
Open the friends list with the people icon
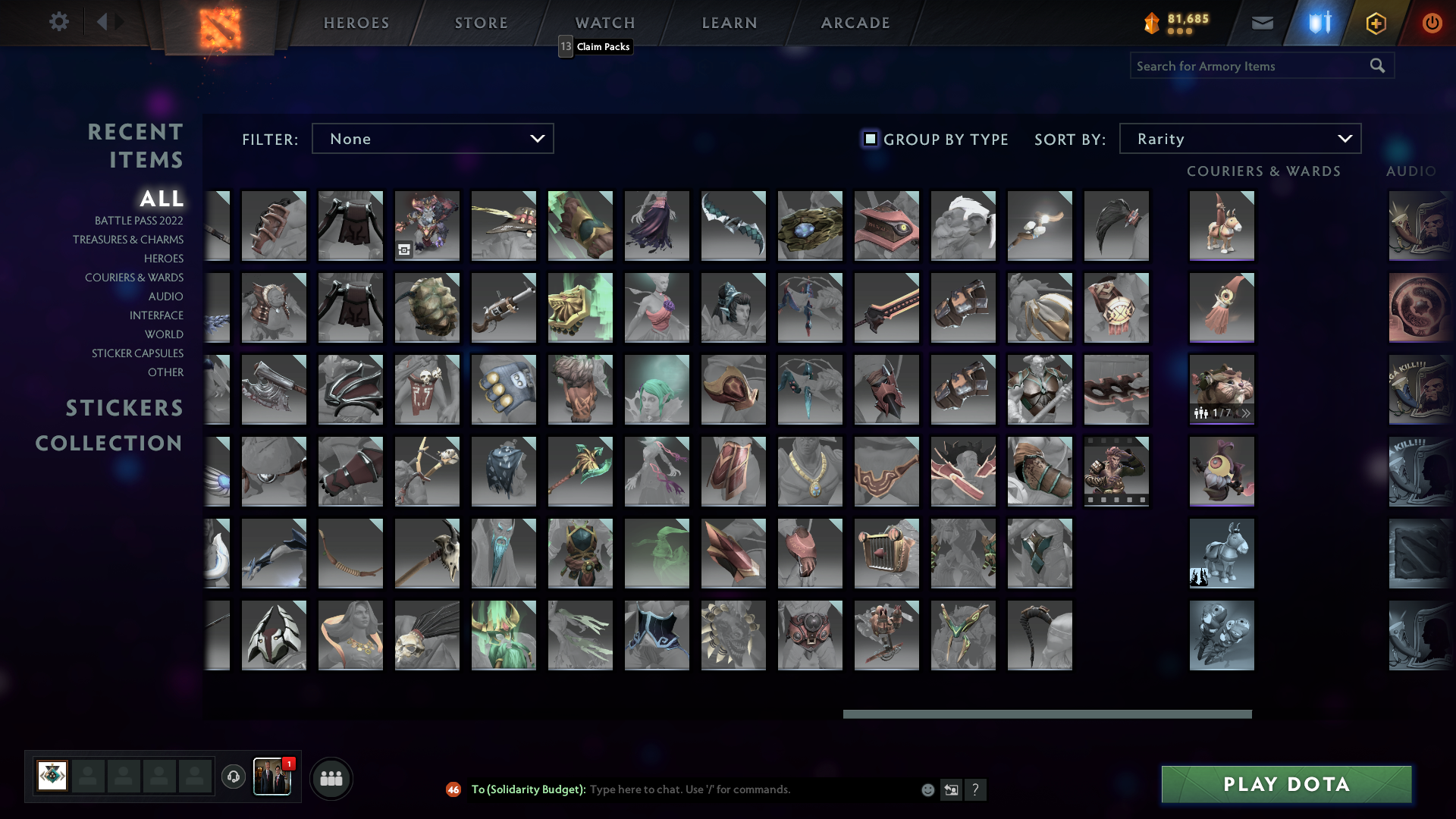tap(331, 777)
